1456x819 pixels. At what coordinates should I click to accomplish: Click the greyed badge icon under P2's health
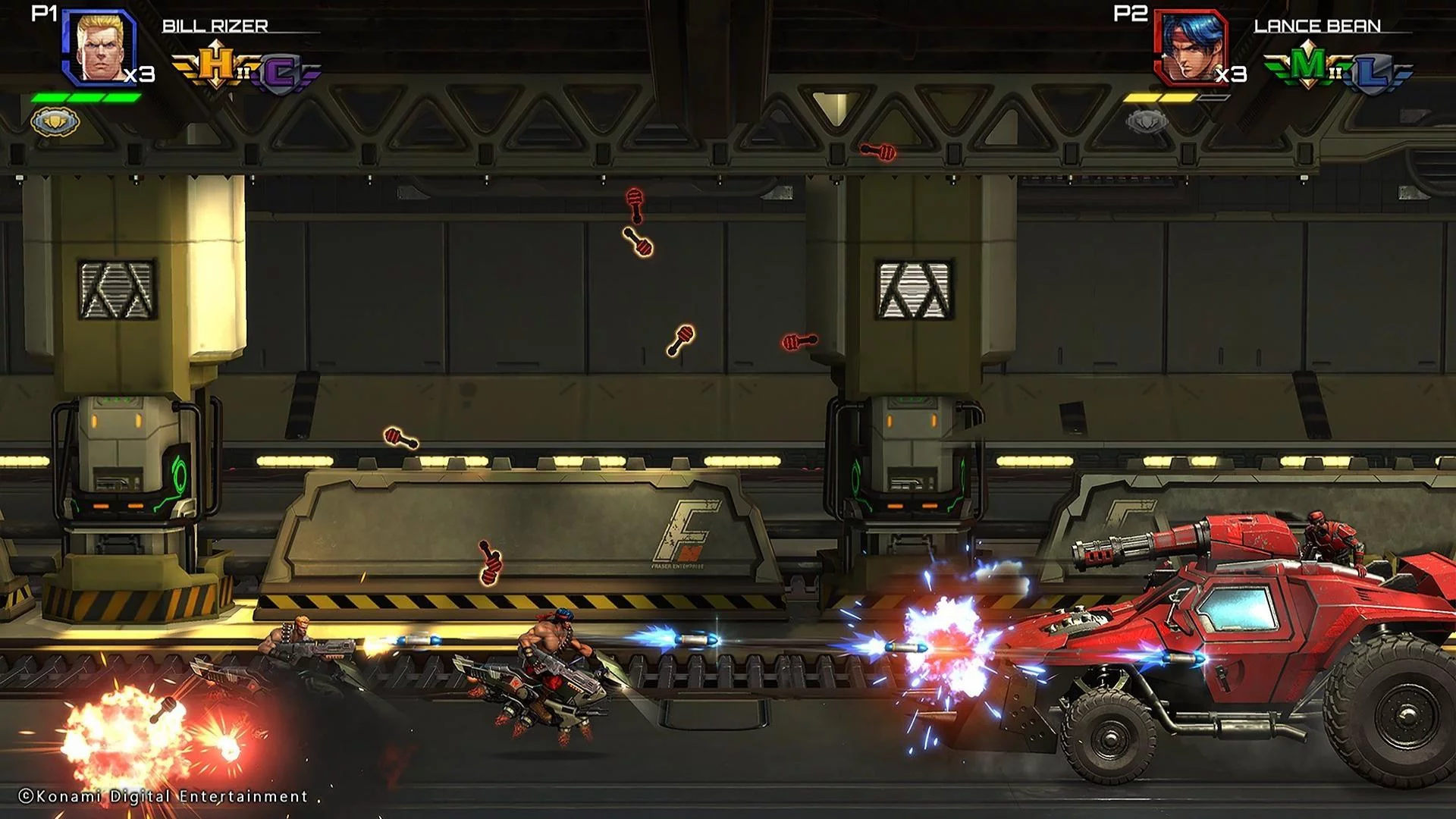[x=1147, y=121]
